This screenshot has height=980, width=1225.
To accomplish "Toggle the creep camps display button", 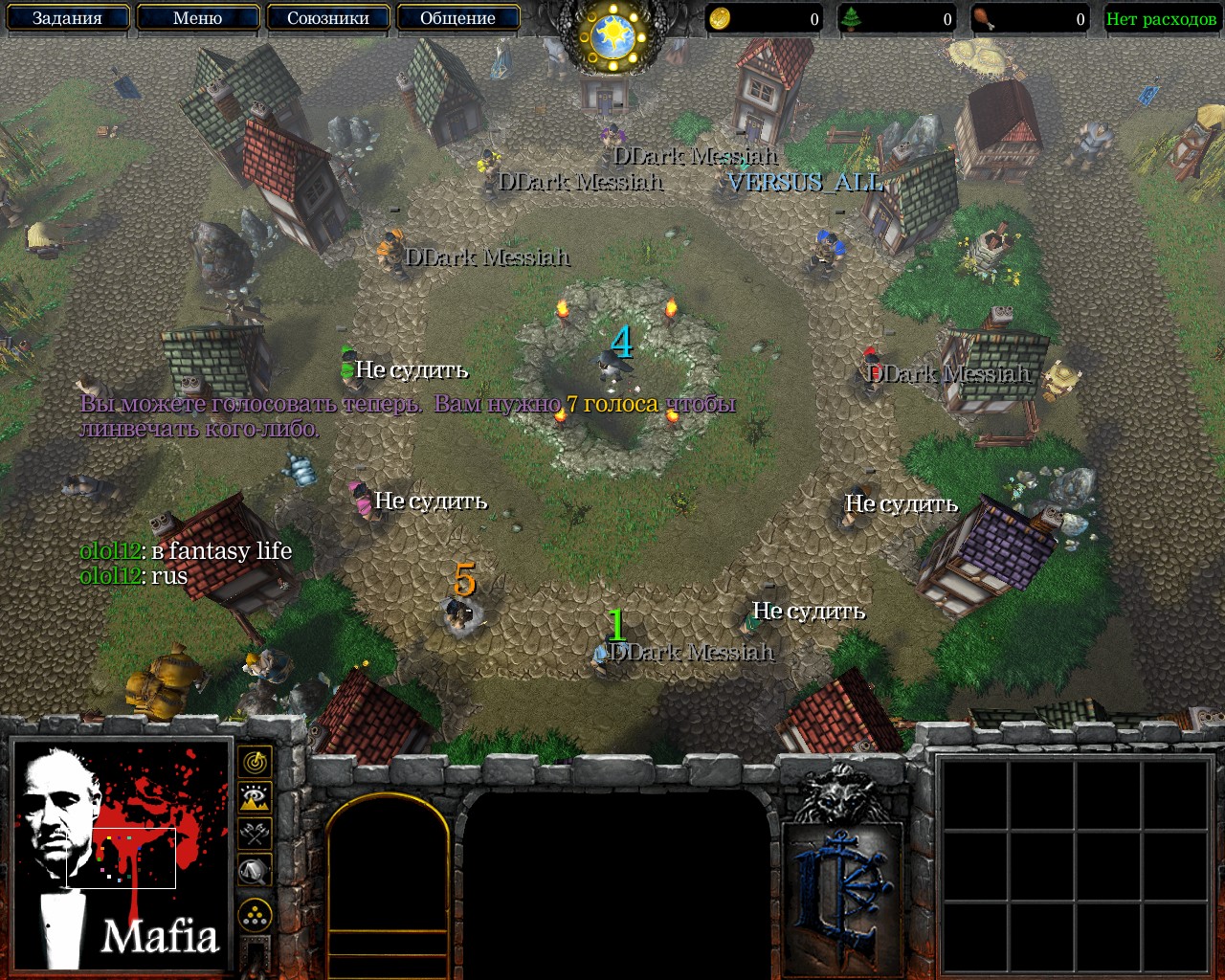I will [255, 870].
